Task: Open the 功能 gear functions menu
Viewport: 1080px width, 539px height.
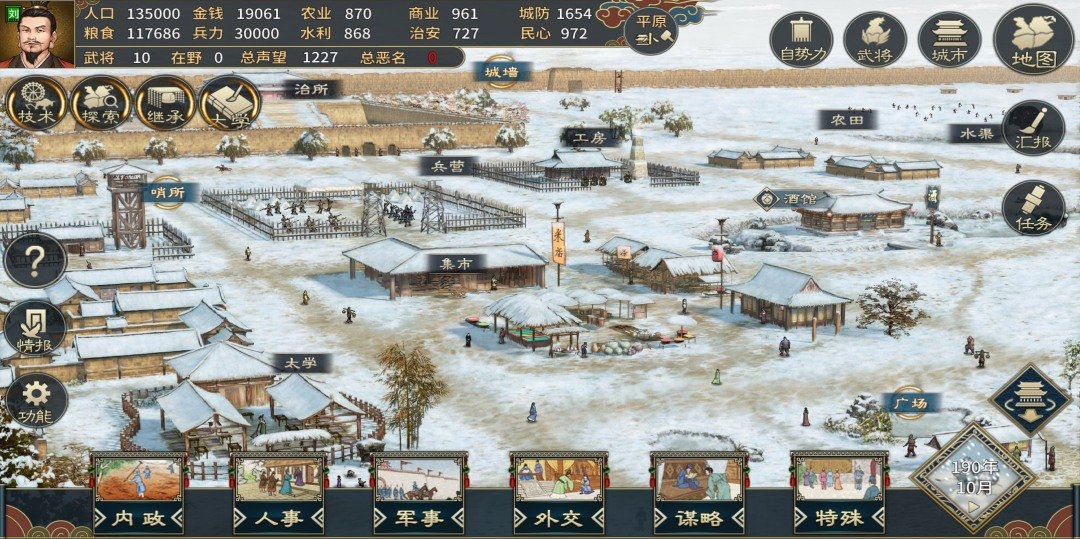Action: click(x=36, y=400)
